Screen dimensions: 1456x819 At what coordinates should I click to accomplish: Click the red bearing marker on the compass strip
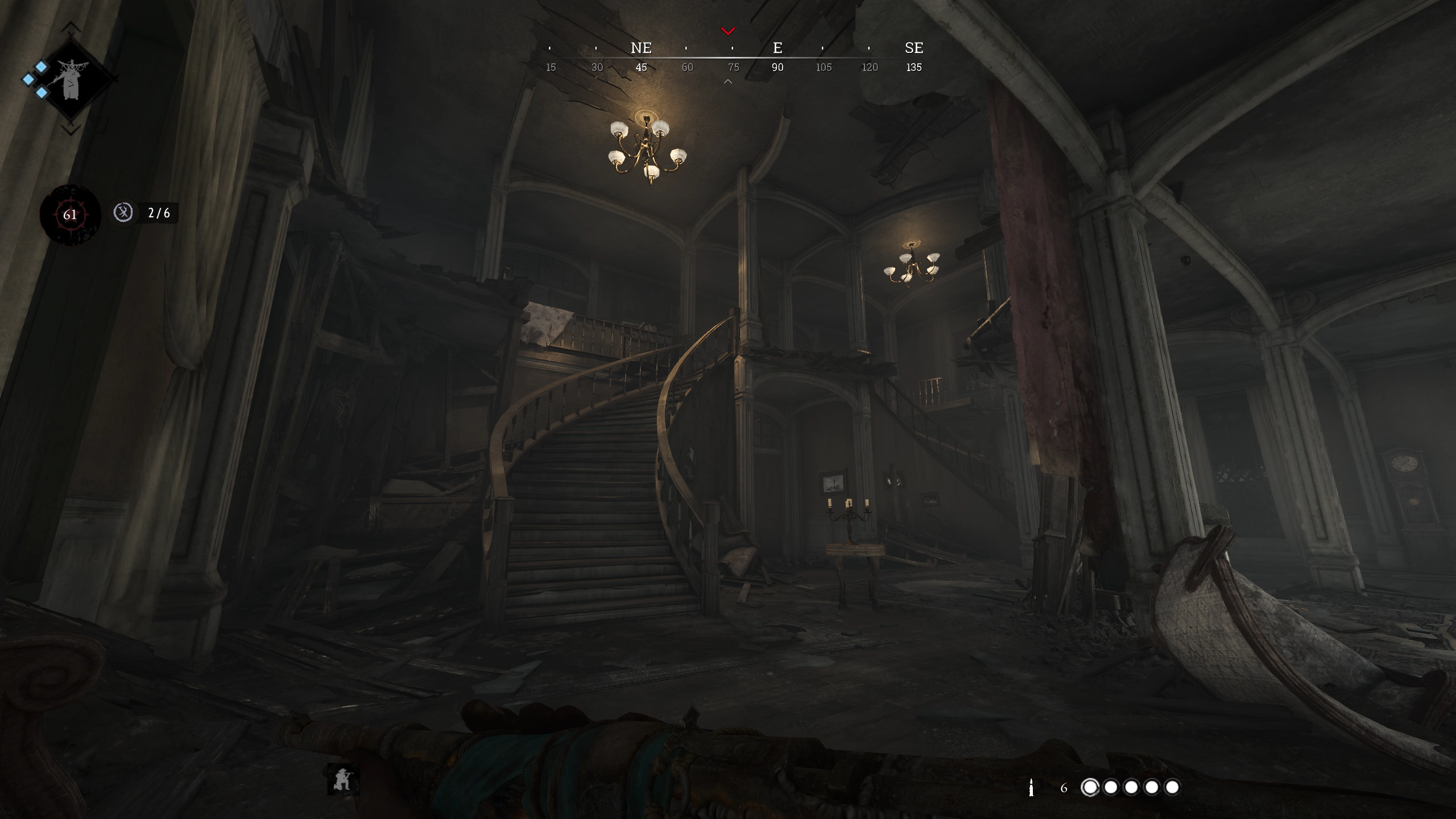point(727,30)
